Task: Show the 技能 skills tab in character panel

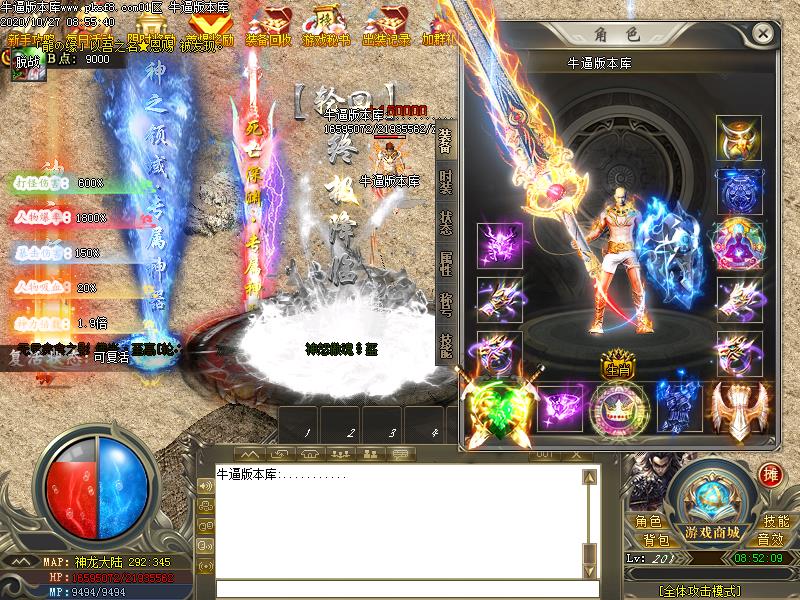Action: click(x=446, y=344)
